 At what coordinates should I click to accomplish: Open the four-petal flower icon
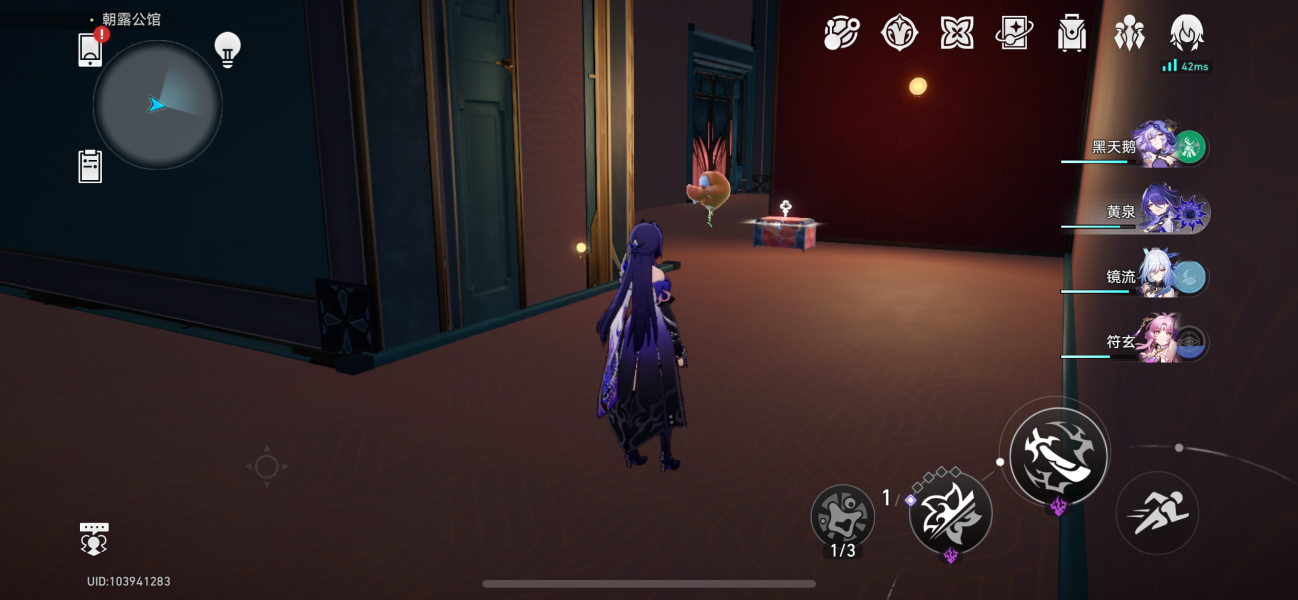point(957,33)
